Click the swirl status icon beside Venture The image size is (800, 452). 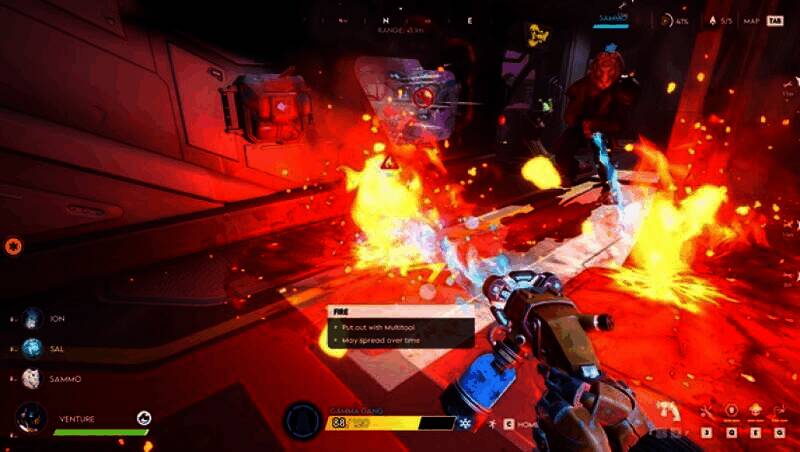144,418
